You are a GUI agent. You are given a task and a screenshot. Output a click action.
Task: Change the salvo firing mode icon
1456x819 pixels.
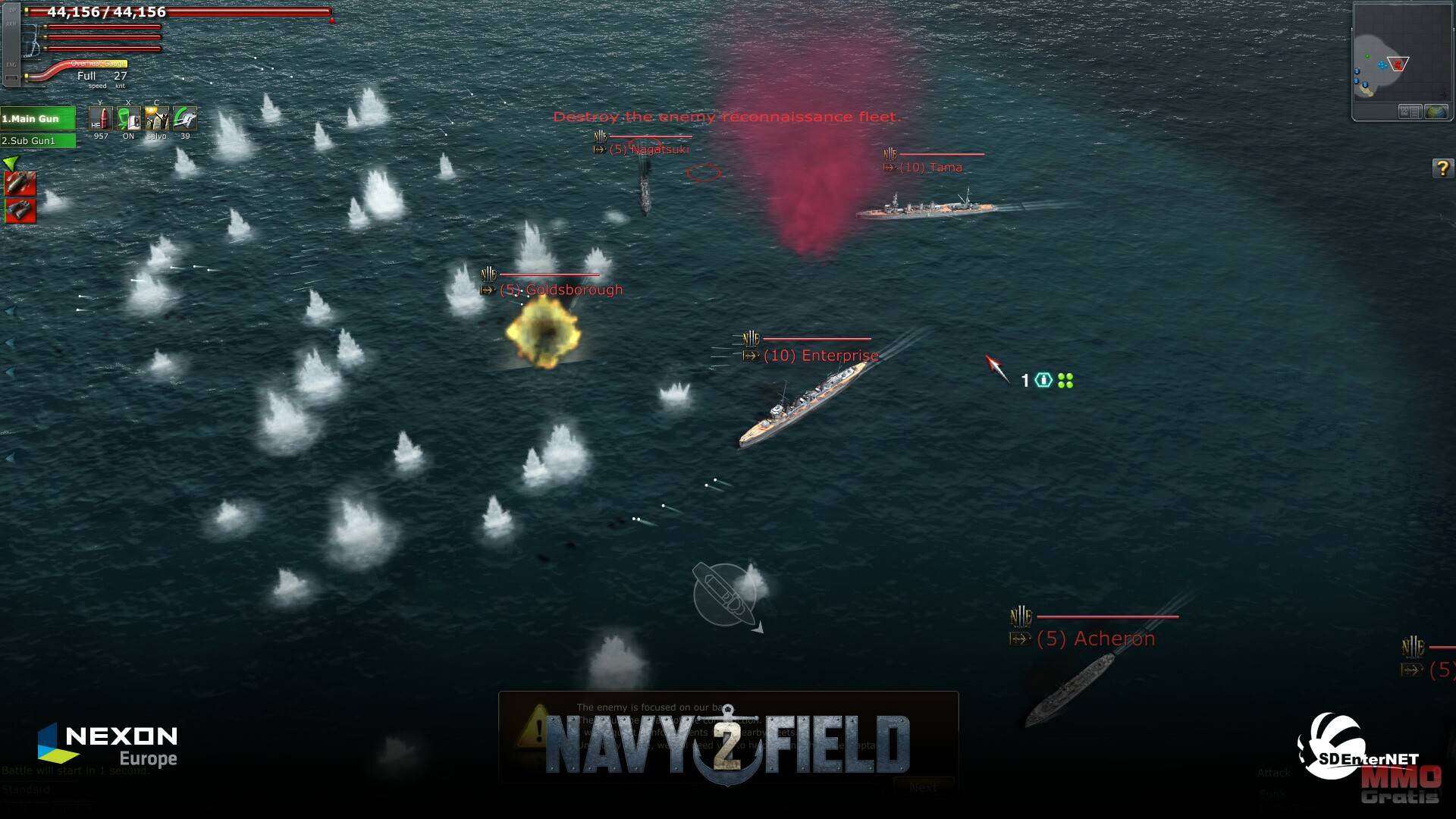(x=156, y=118)
